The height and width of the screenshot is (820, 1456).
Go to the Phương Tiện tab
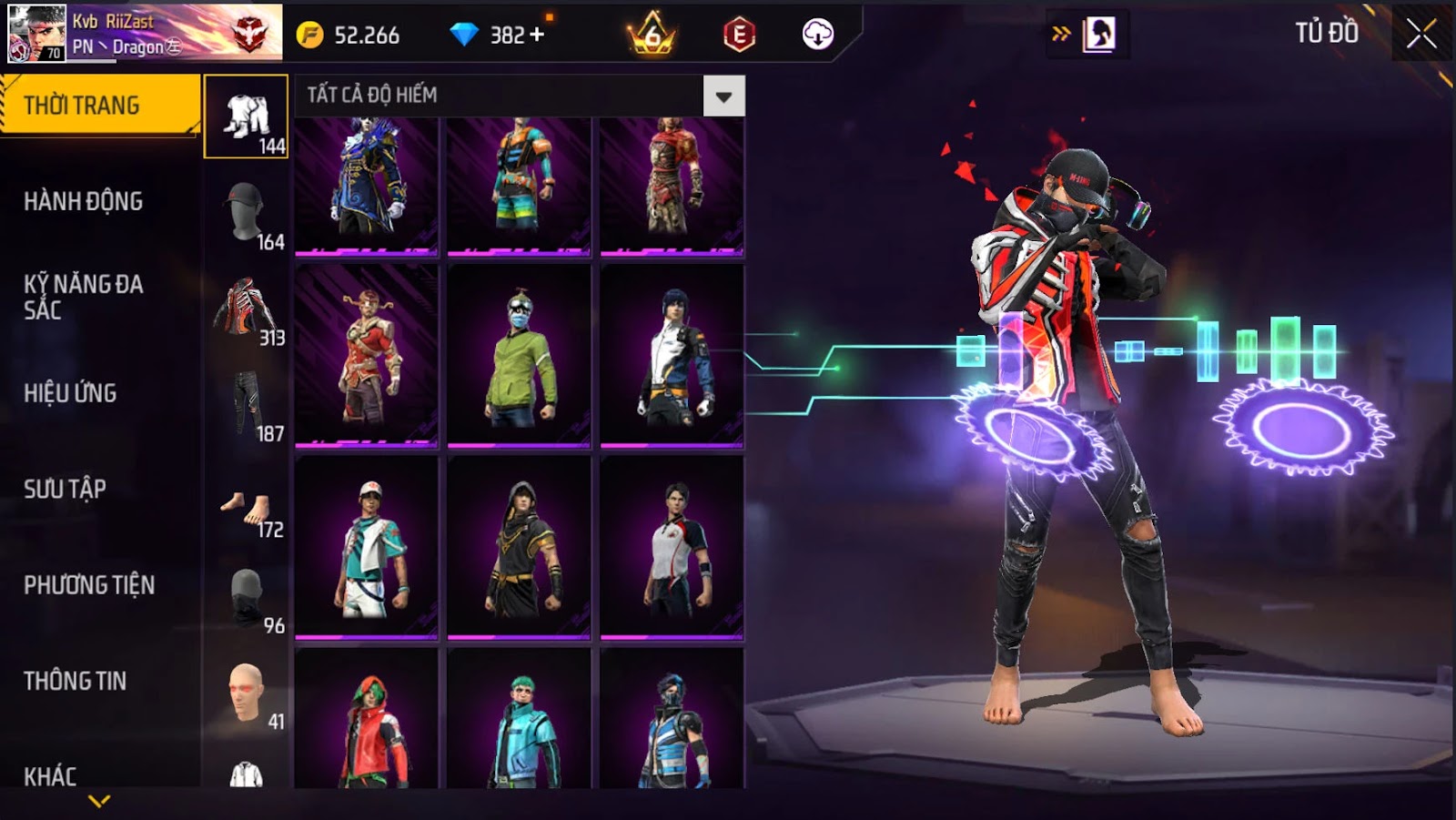[x=89, y=584]
